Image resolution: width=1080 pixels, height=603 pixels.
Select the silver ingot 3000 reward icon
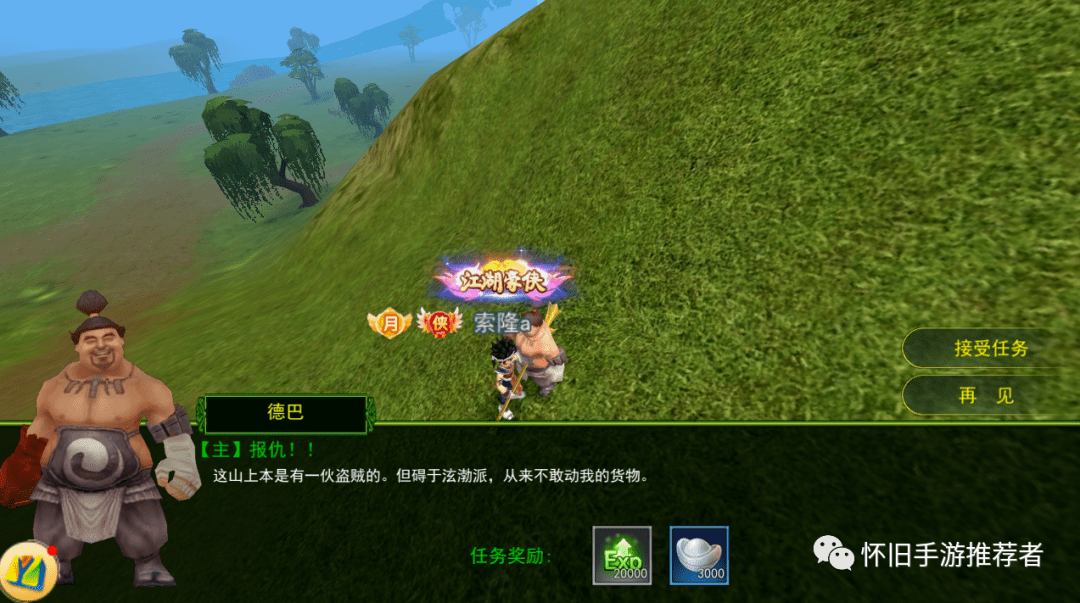(x=699, y=555)
